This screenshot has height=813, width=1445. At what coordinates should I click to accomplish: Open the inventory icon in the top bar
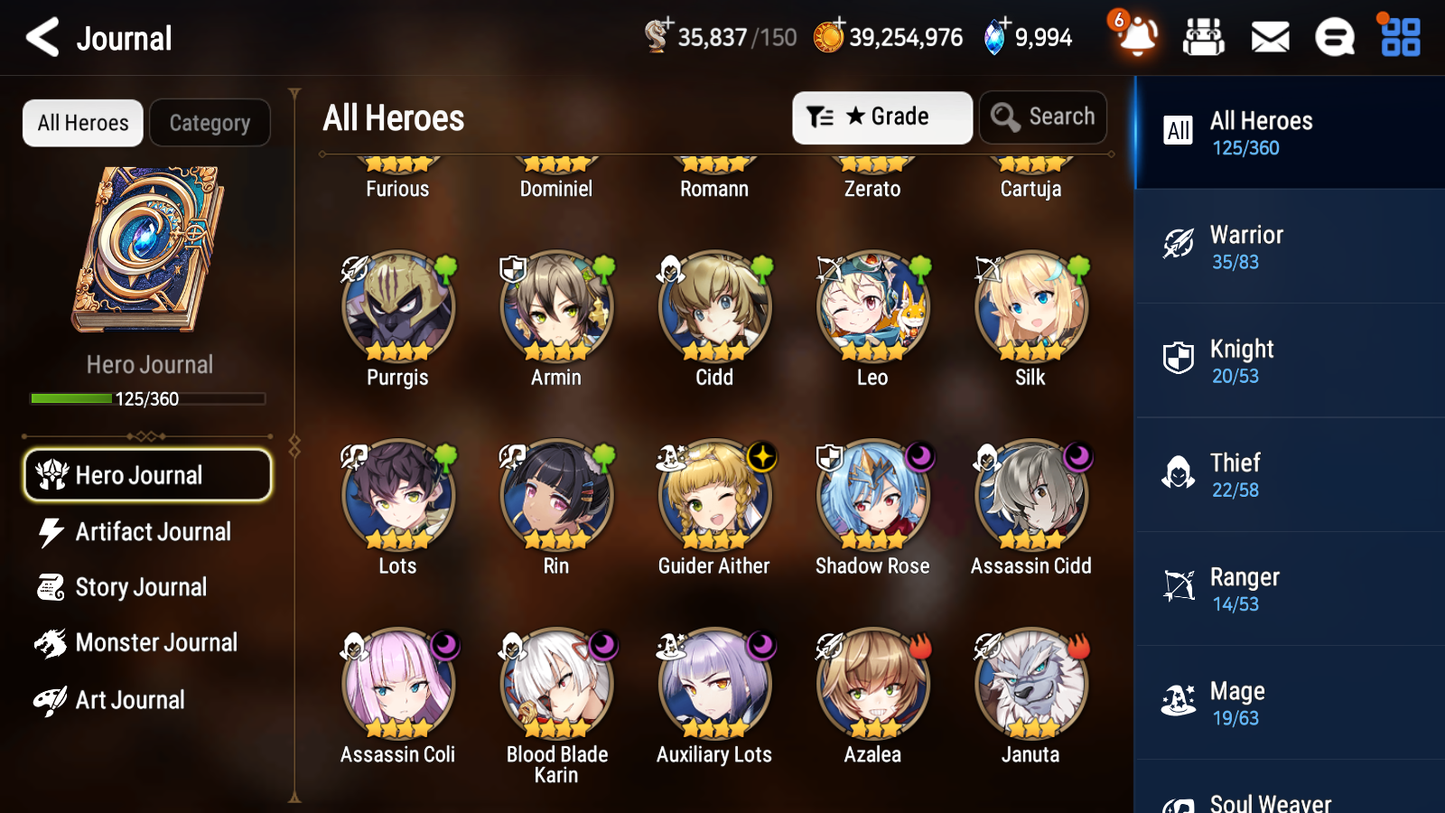coord(1203,36)
